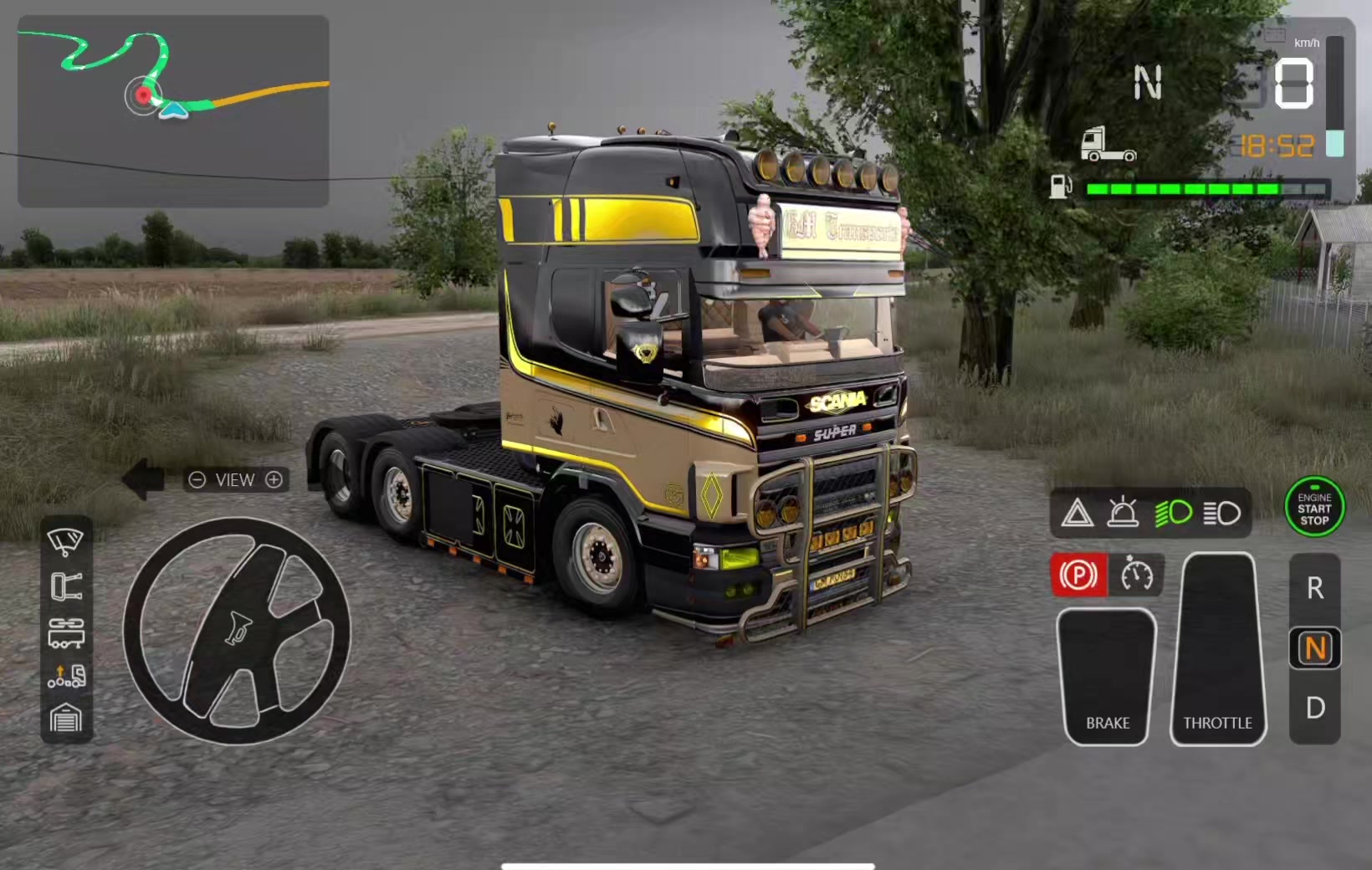
Task: Tap the Brake pedal
Action: click(x=1107, y=676)
